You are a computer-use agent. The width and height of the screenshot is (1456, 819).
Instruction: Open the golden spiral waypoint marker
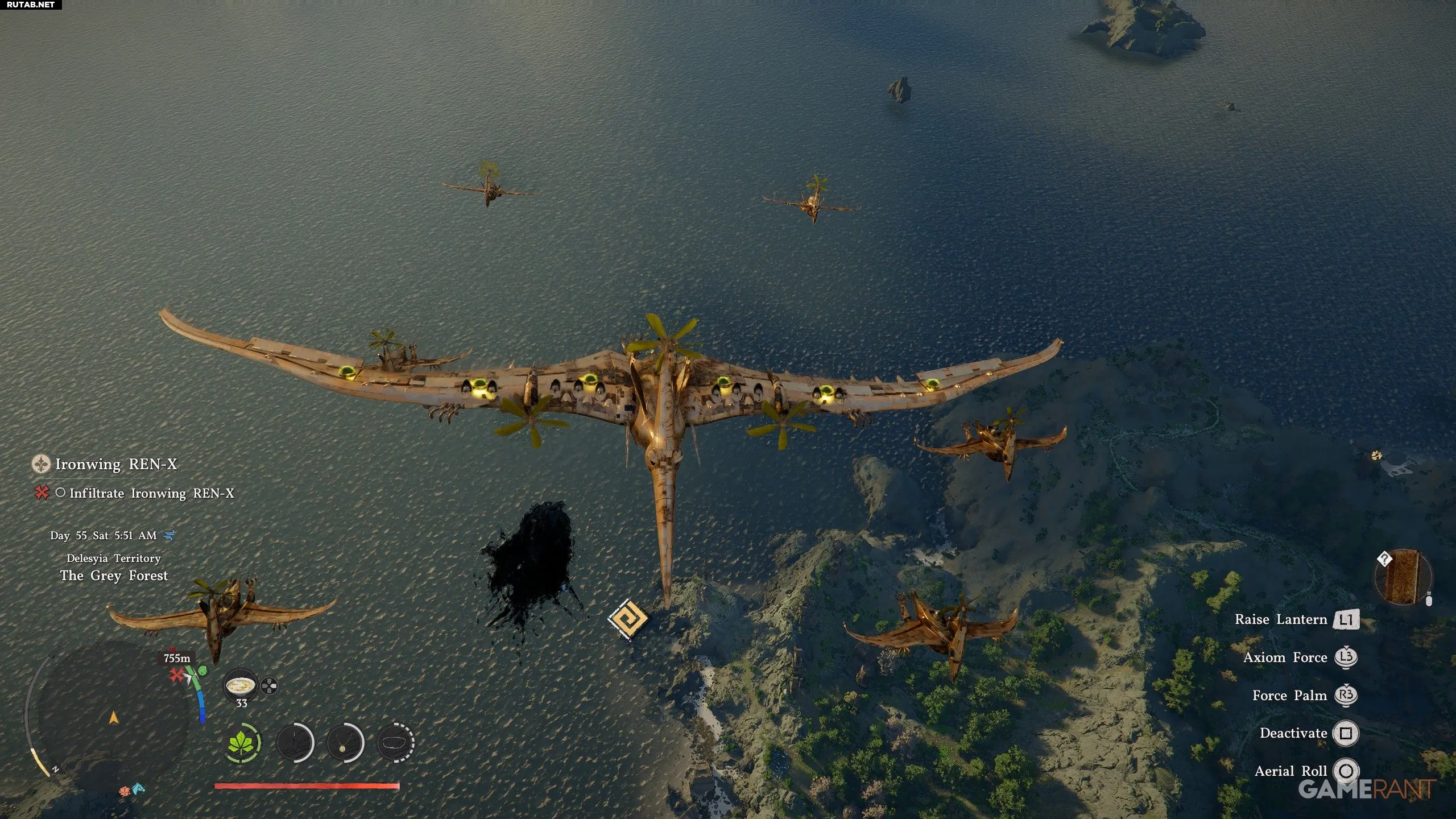(627, 619)
